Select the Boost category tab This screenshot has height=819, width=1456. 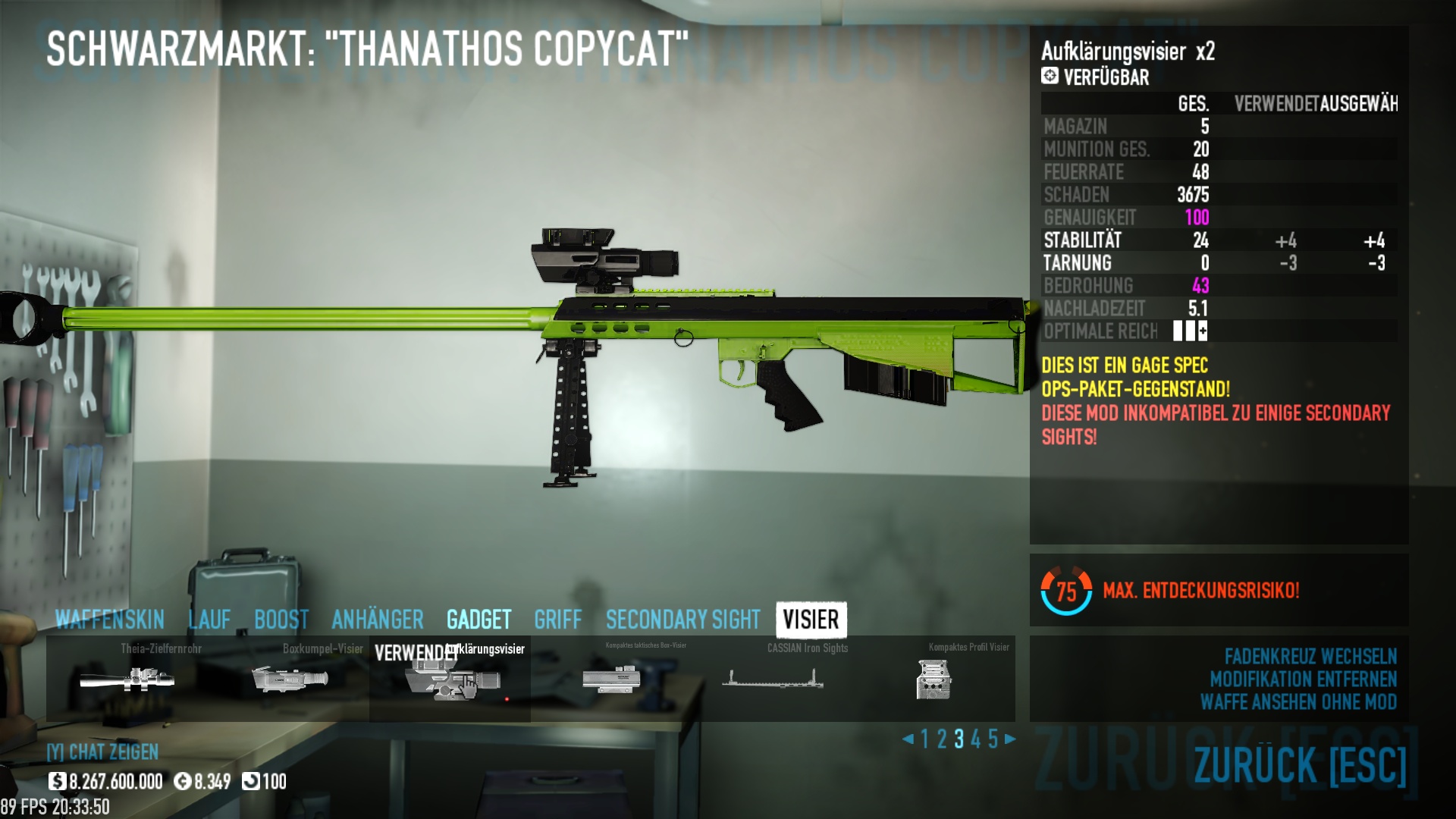point(281,620)
